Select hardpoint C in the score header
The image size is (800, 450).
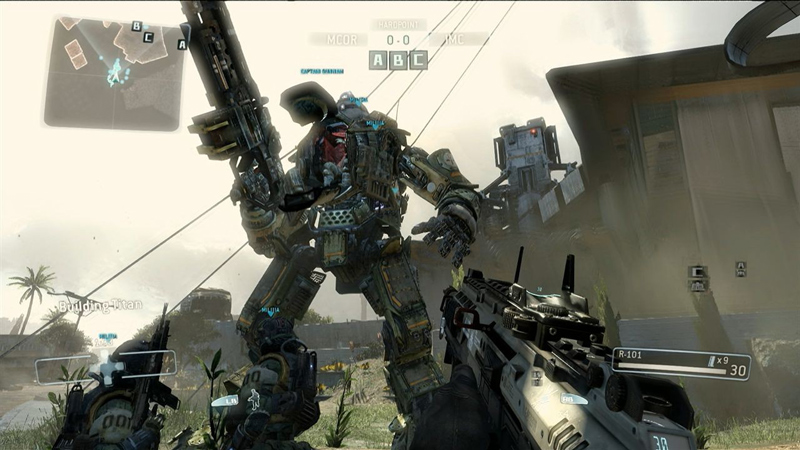418,60
